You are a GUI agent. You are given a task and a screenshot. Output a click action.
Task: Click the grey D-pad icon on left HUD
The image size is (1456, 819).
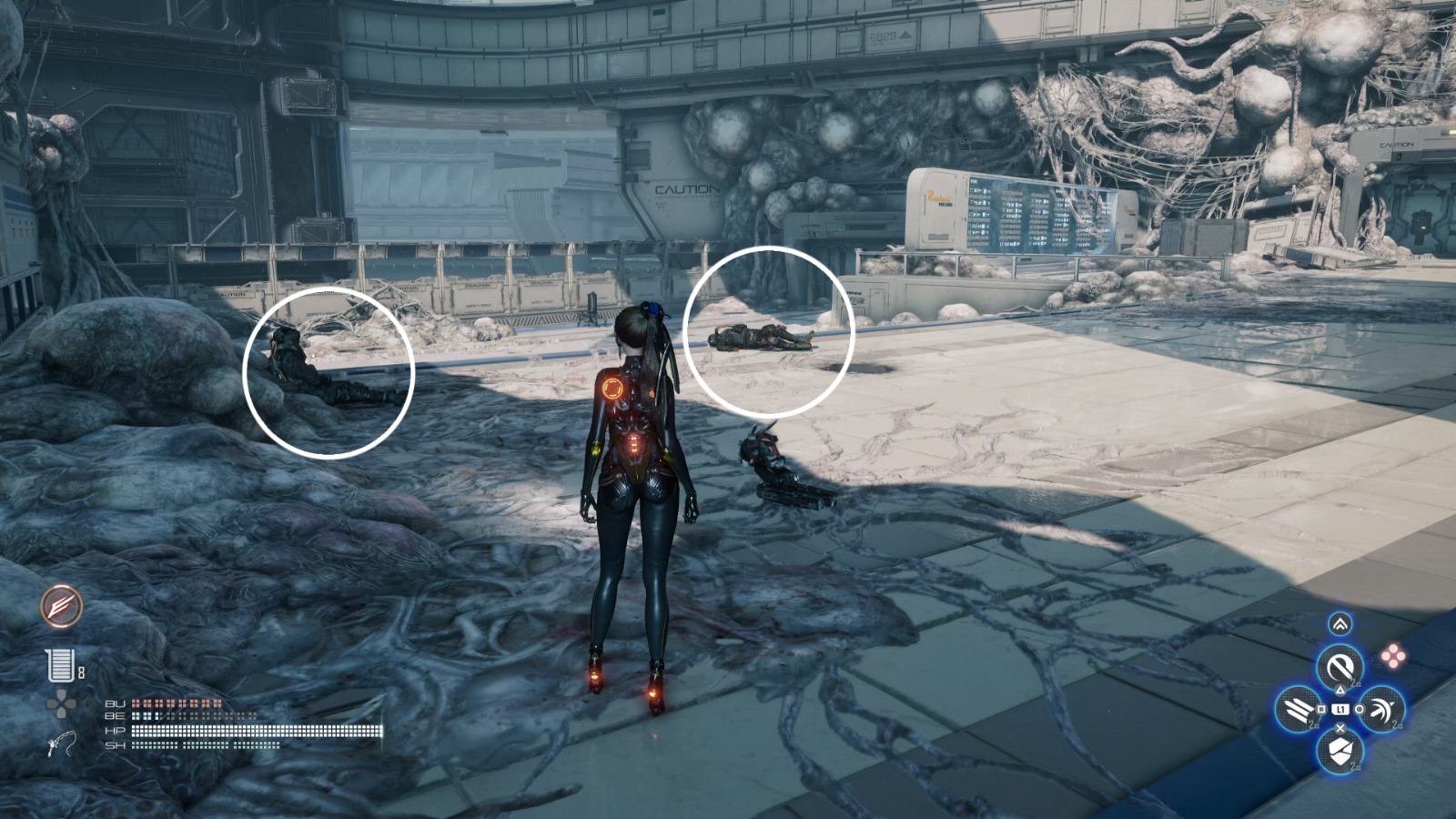(x=63, y=704)
